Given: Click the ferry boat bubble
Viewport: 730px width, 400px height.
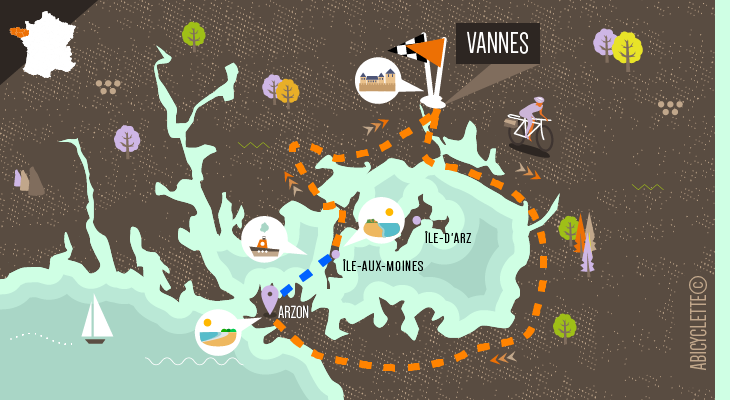Looking at the screenshot, I should [264, 240].
